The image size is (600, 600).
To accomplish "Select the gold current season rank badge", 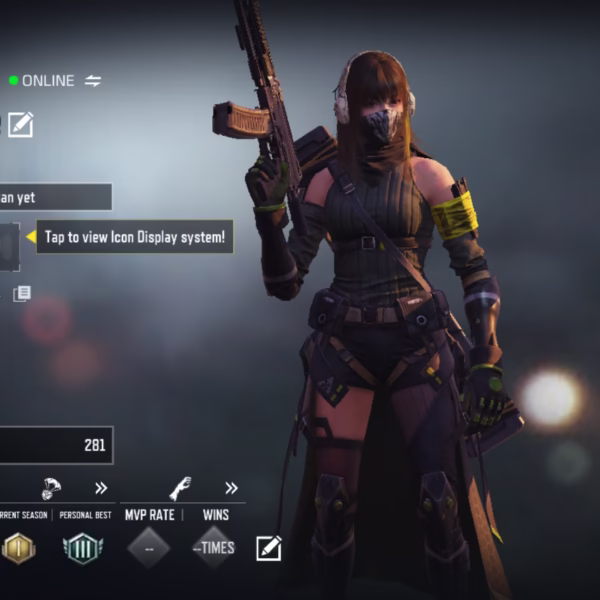I will click(x=18, y=547).
